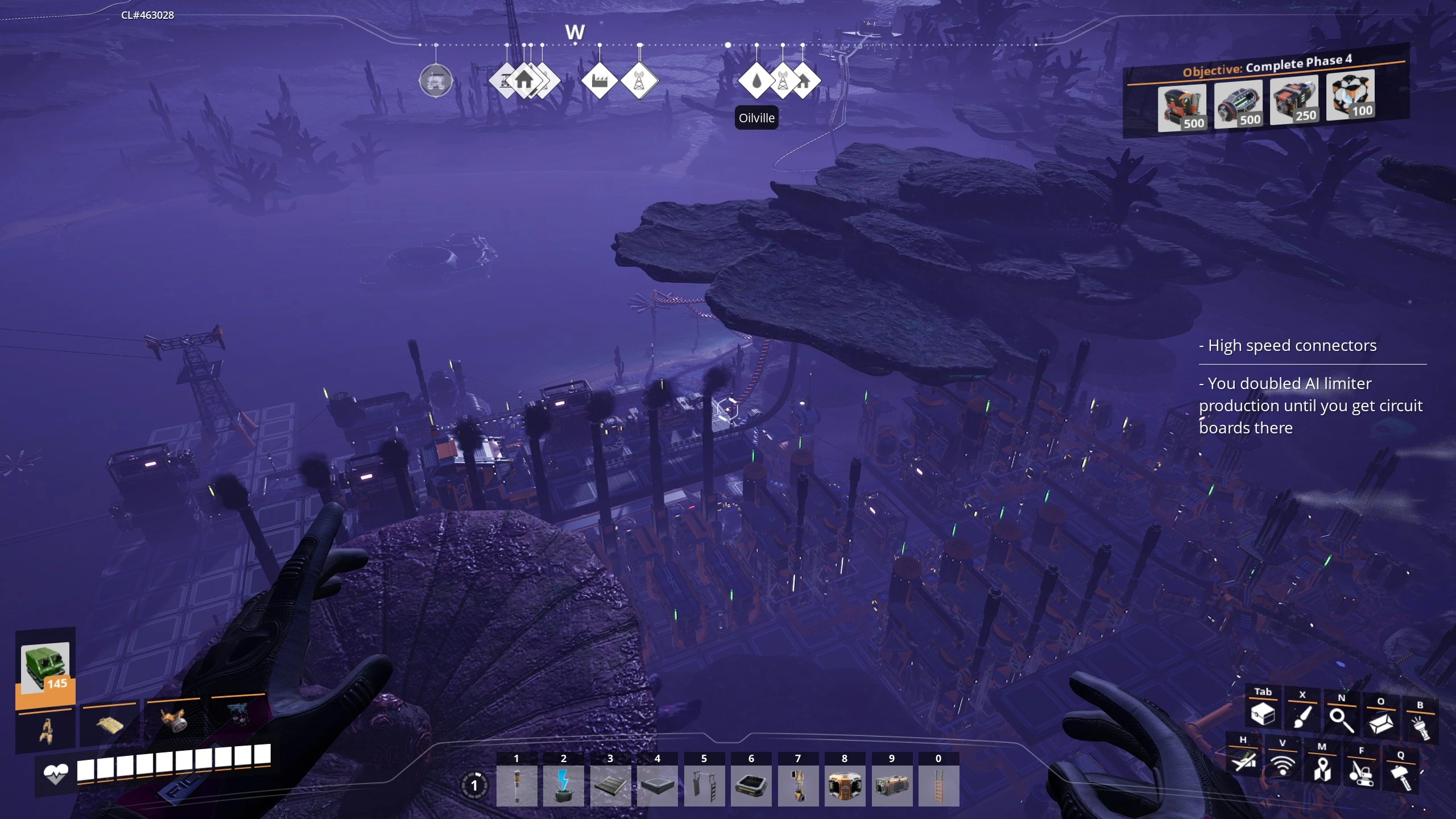
Task: Choose the lightning bolt power slot
Action: coord(563,785)
